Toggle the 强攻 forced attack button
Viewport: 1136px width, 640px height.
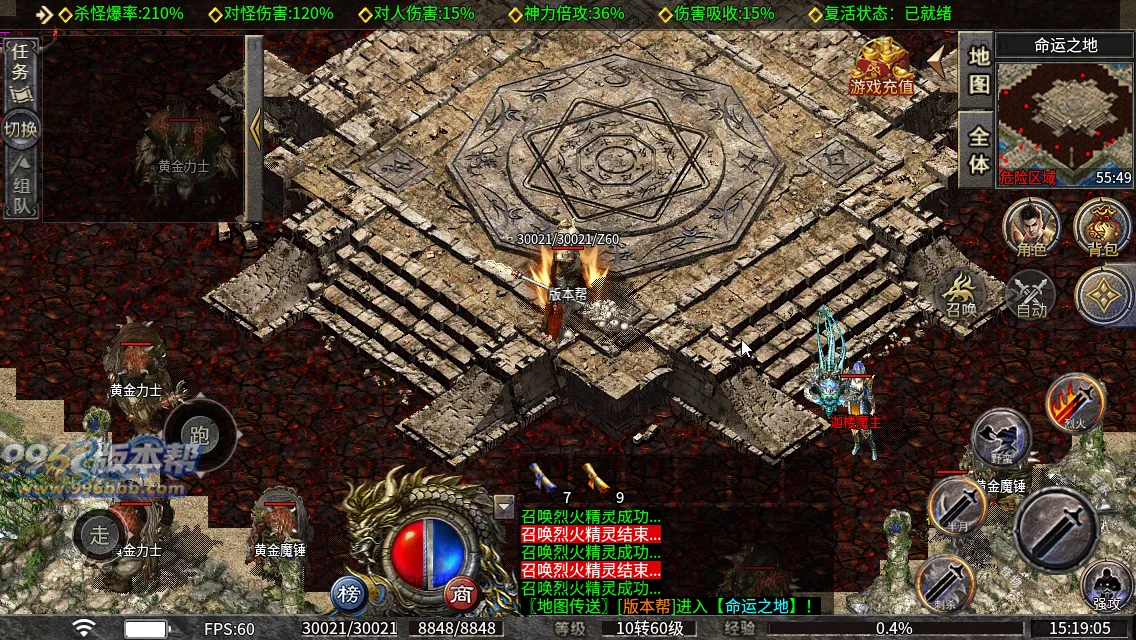click(1107, 587)
